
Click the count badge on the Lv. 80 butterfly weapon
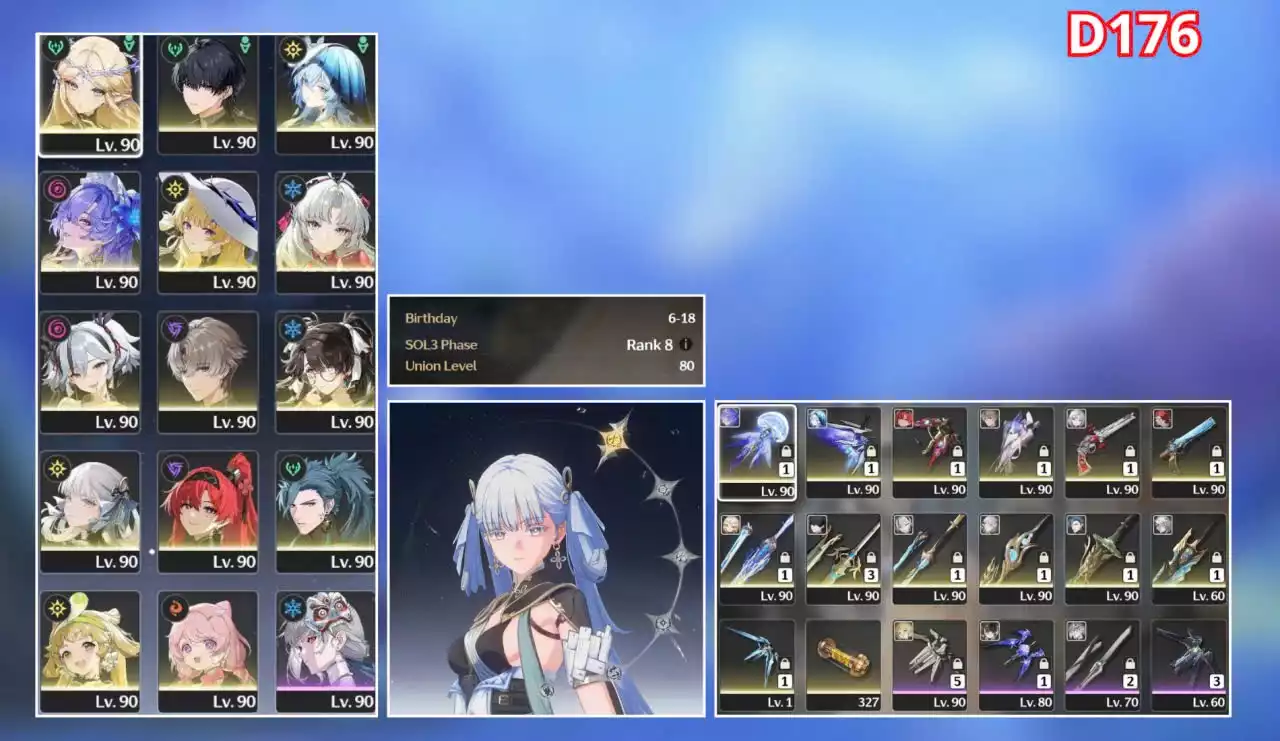(x=1043, y=680)
